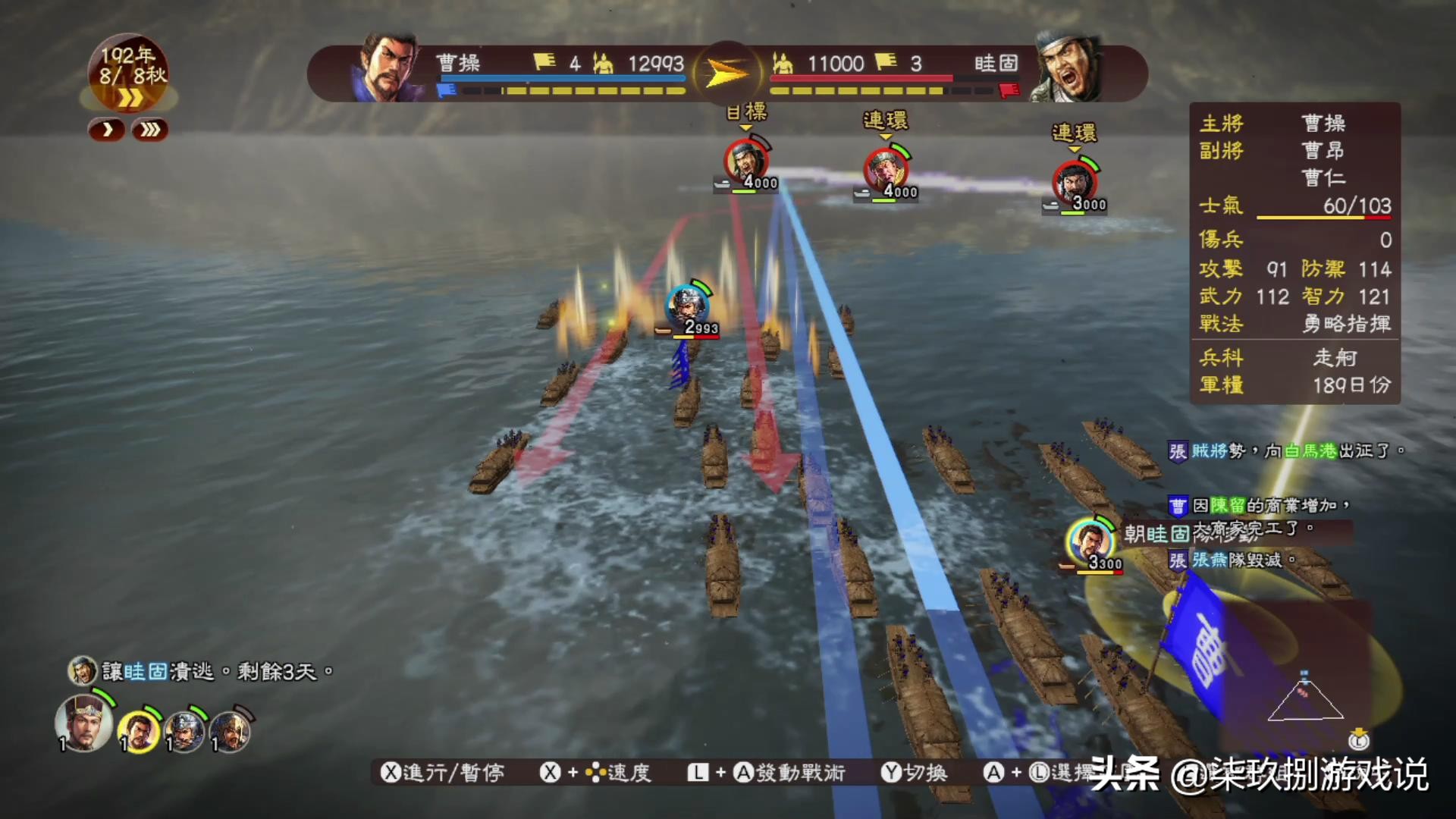1456x819 pixels.
Task: Choose the large crowned commander portrait in the unit list
Action: [83, 723]
